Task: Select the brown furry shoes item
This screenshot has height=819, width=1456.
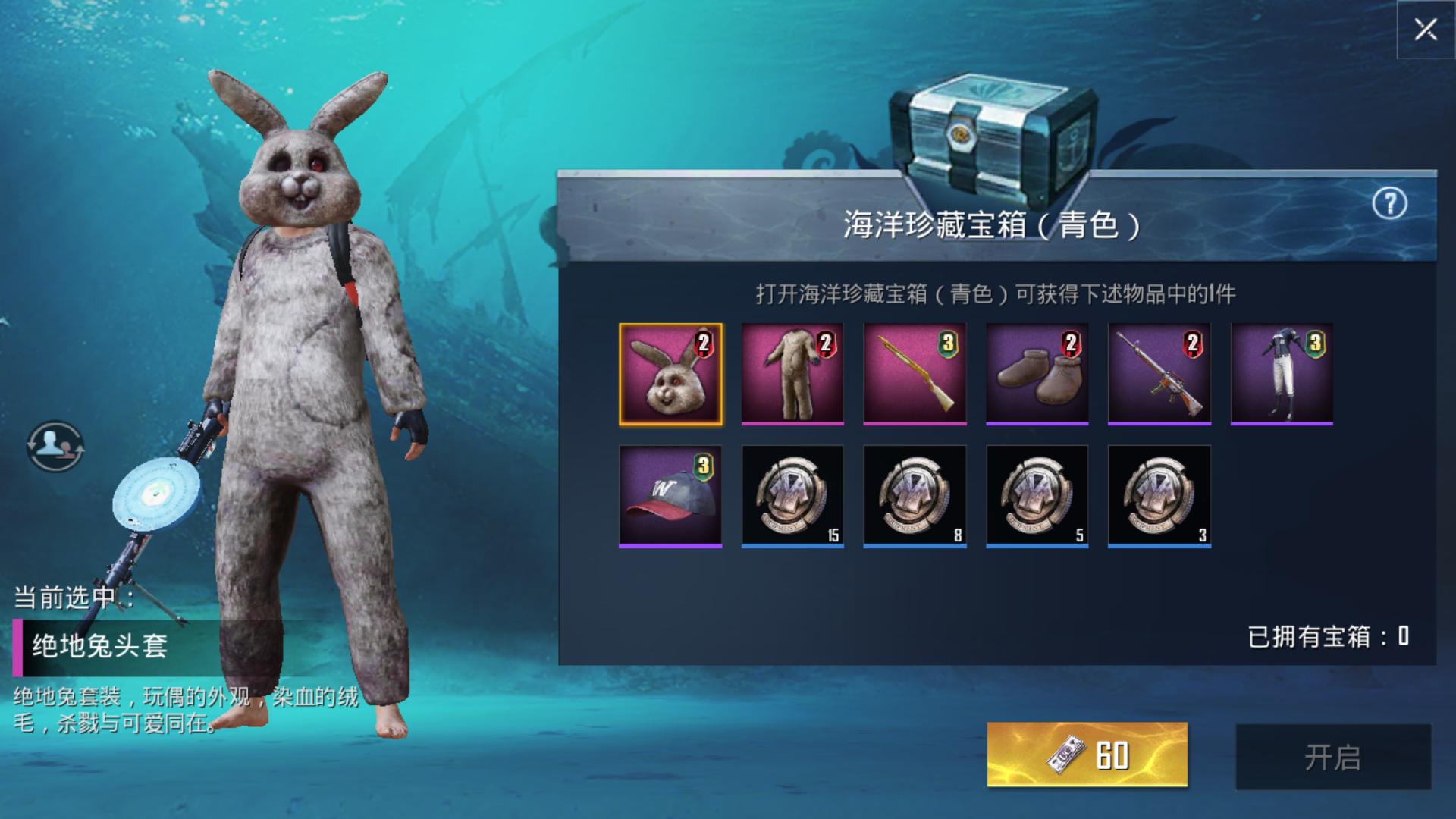Action: [x=1037, y=374]
